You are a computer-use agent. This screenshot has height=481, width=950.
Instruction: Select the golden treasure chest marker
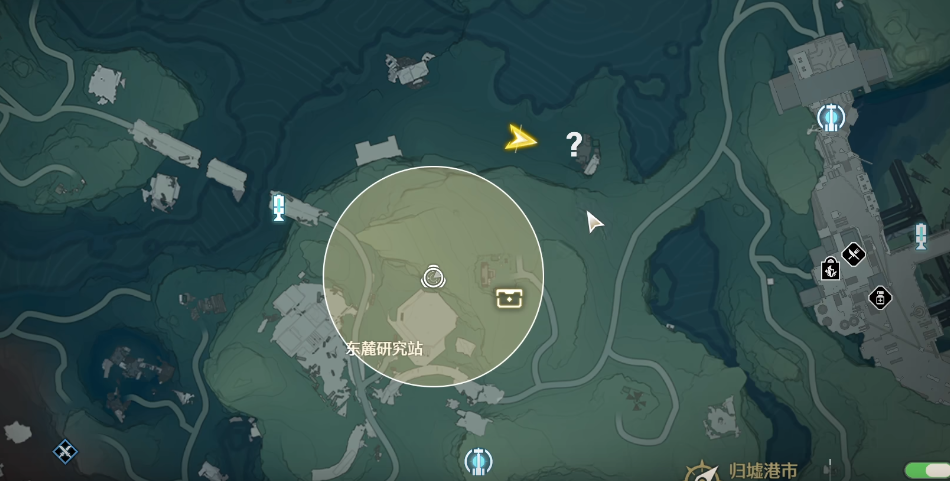click(510, 297)
